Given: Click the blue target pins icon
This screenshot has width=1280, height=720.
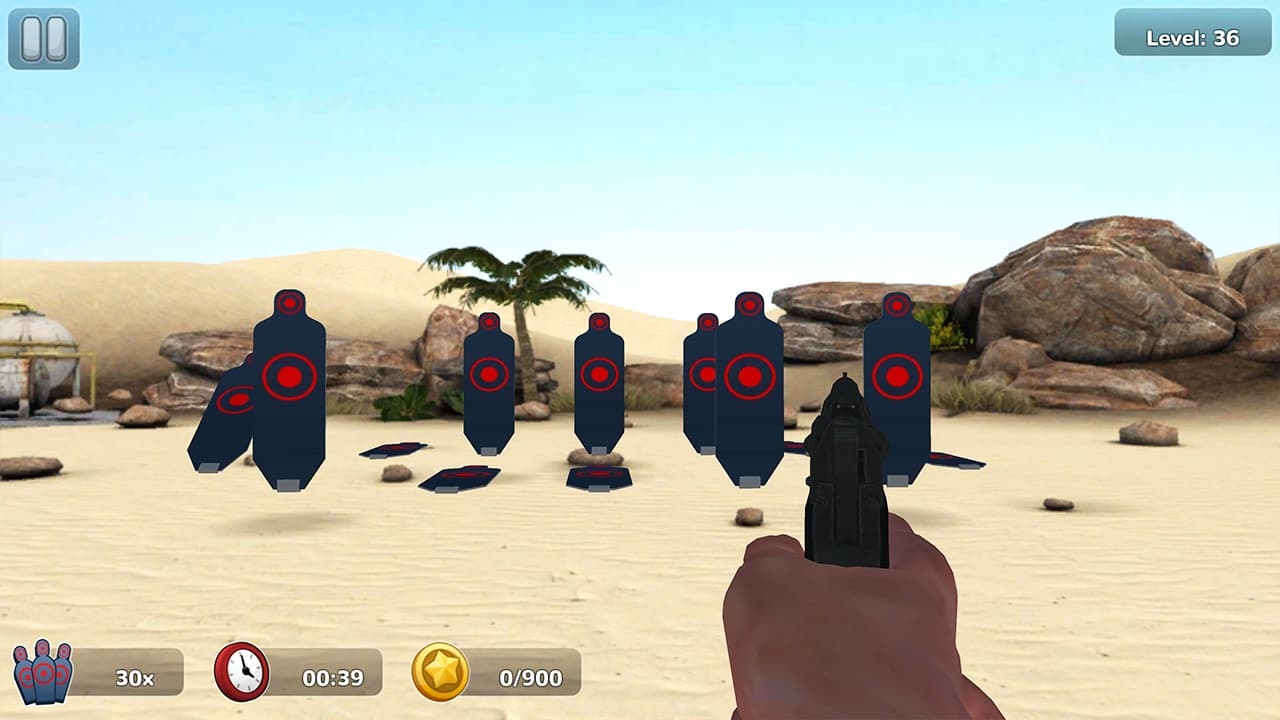Looking at the screenshot, I should [x=42, y=672].
